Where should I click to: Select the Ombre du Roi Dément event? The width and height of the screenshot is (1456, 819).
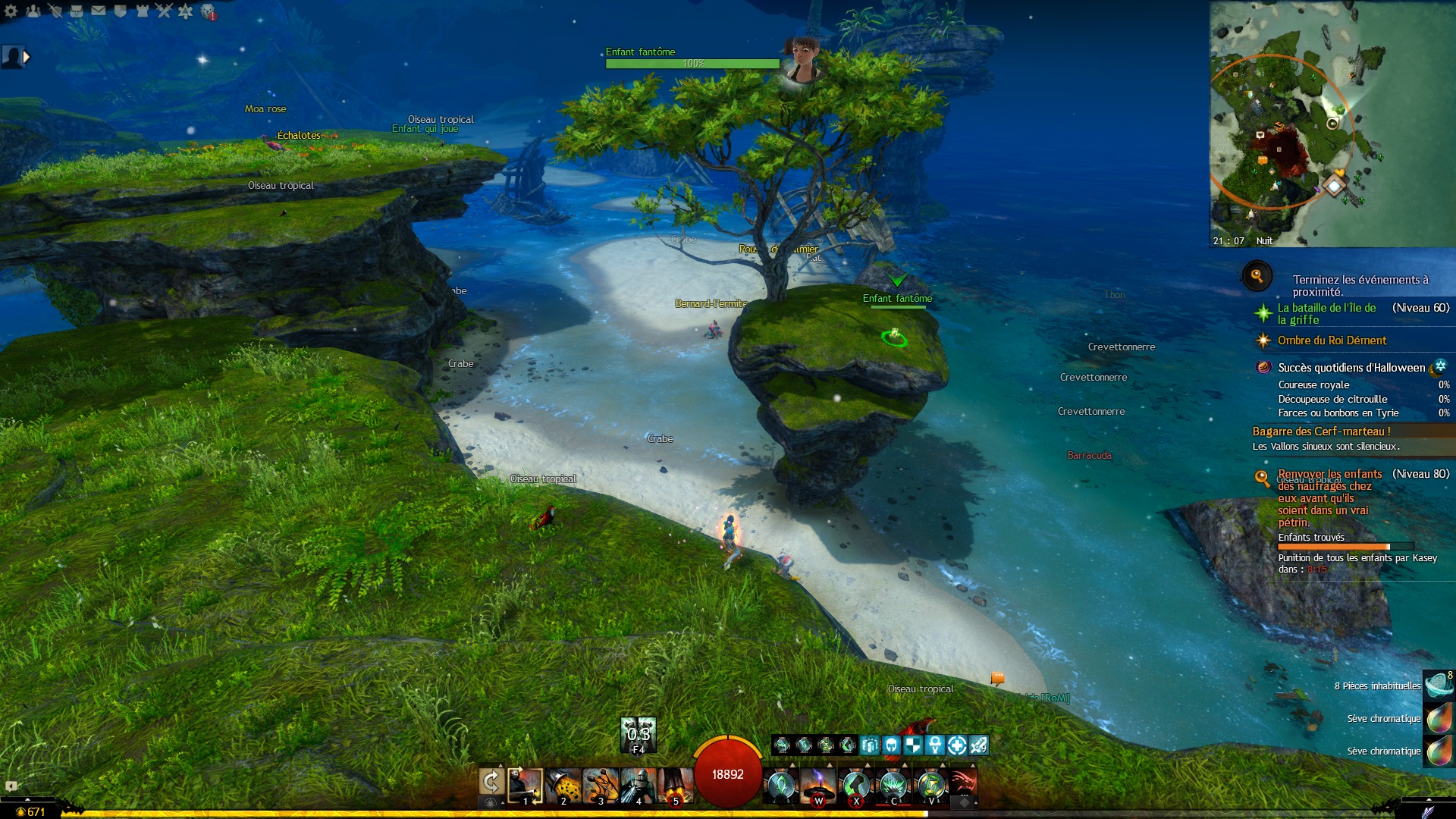click(1332, 340)
